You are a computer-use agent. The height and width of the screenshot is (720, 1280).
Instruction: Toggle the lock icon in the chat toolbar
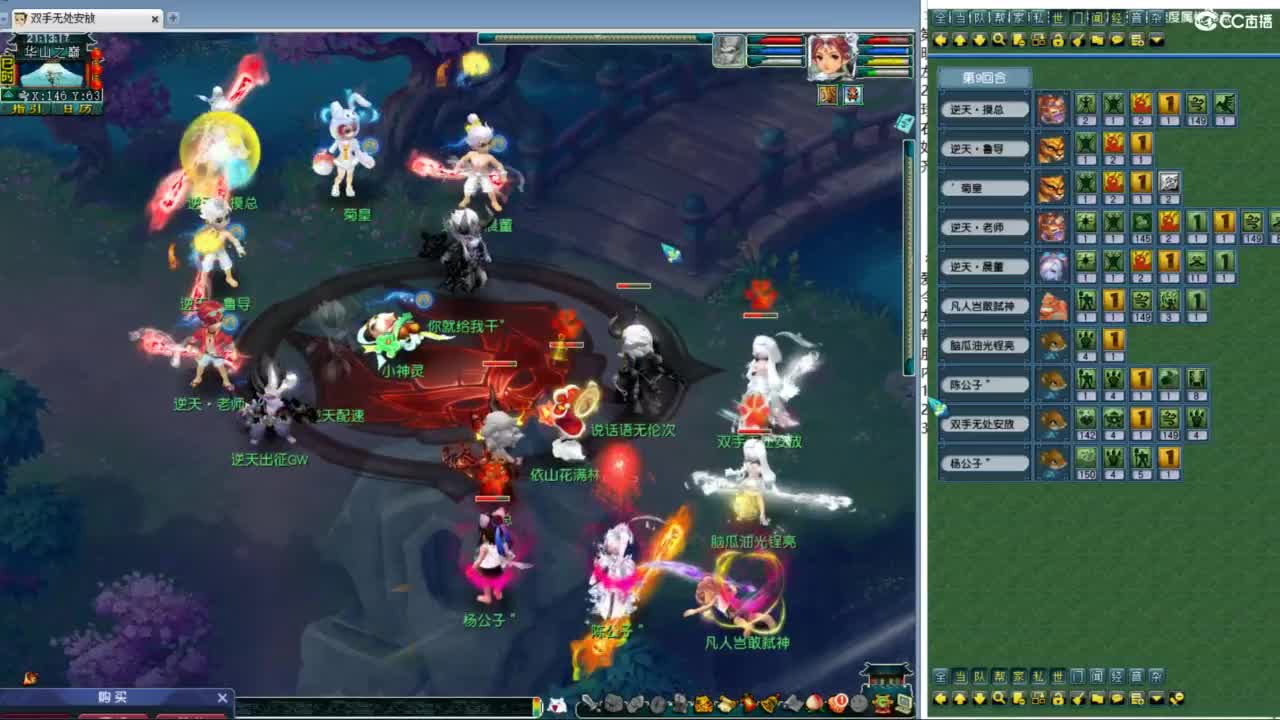(1057, 40)
